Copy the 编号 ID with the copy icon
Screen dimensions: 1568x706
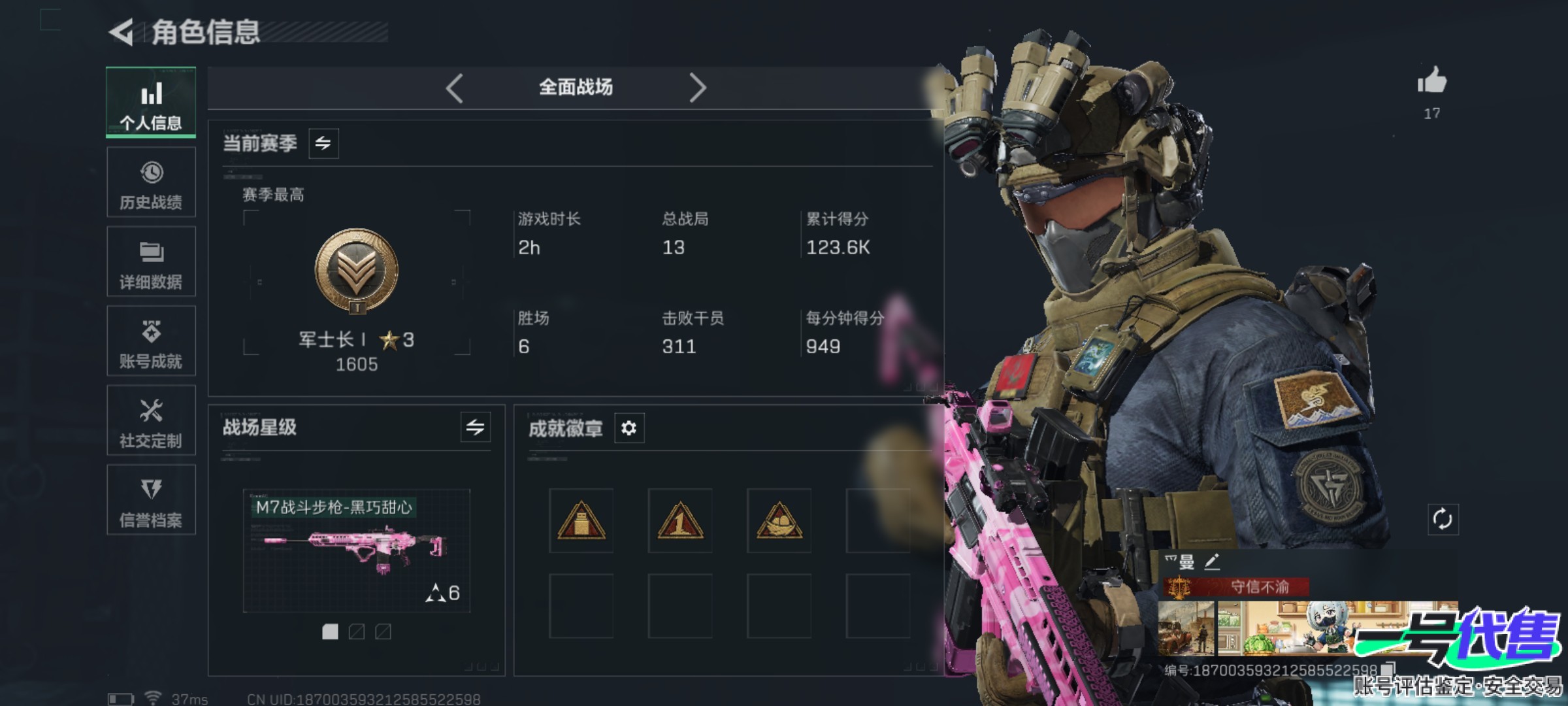pos(1388,669)
